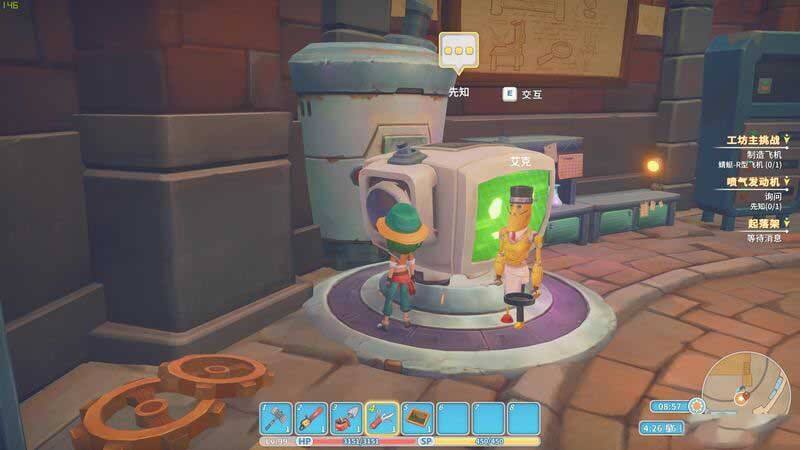The width and height of the screenshot is (800, 450).
Task: Select the shovel hotbar slot
Action: [x=348, y=418]
